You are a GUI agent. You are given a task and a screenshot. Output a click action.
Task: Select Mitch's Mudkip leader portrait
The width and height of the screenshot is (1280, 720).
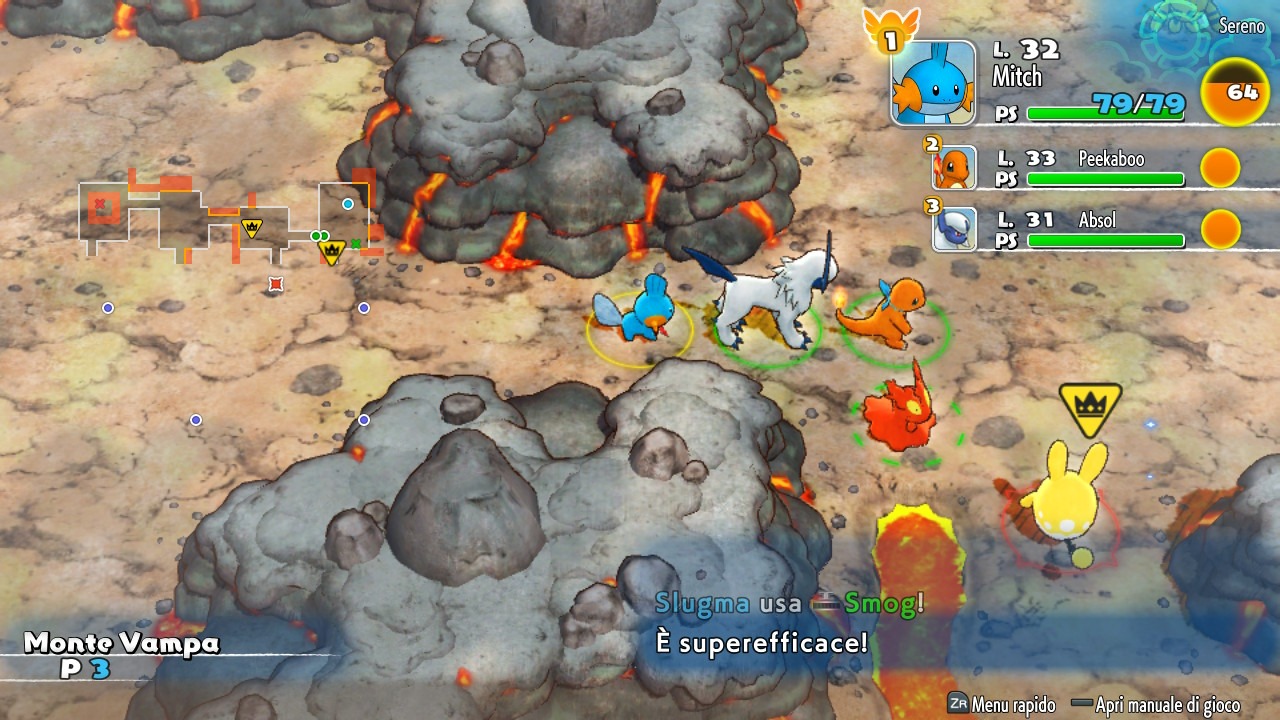[x=933, y=83]
